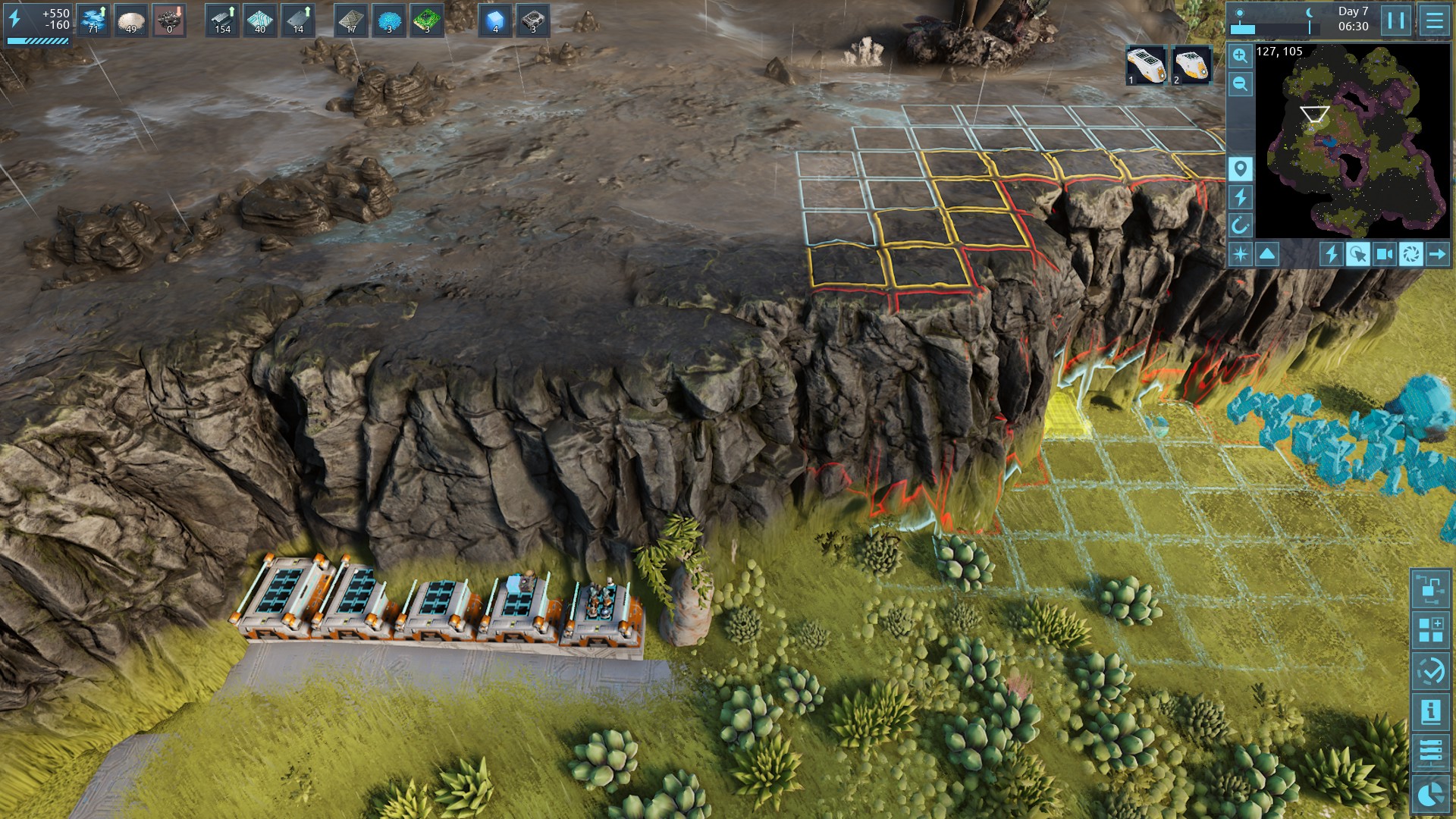The height and width of the screenshot is (819, 1456).
Task: Toggle the cursor selection mode button
Action: click(1357, 254)
